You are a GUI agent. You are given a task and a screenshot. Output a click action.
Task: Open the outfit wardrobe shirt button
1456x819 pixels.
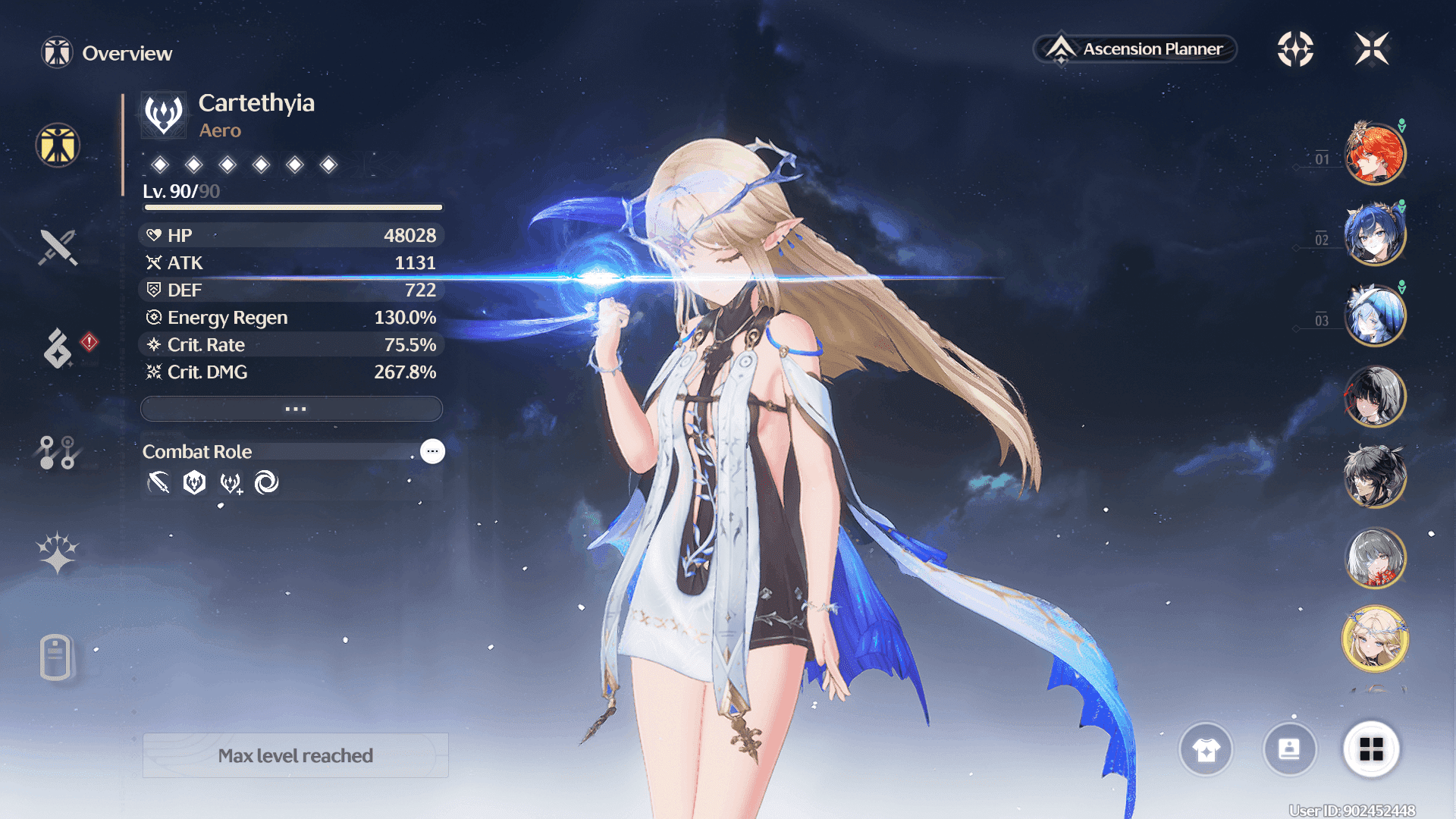click(x=1206, y=749)
